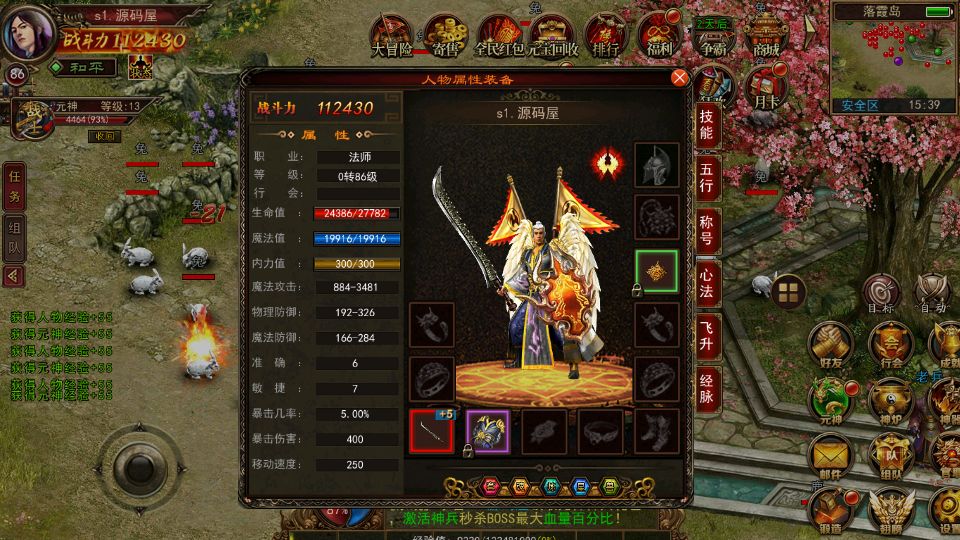Open the 邮件 mail envelope icon
Image resolution: width=960 pixels, height=540 pixels.
point(830,458)
